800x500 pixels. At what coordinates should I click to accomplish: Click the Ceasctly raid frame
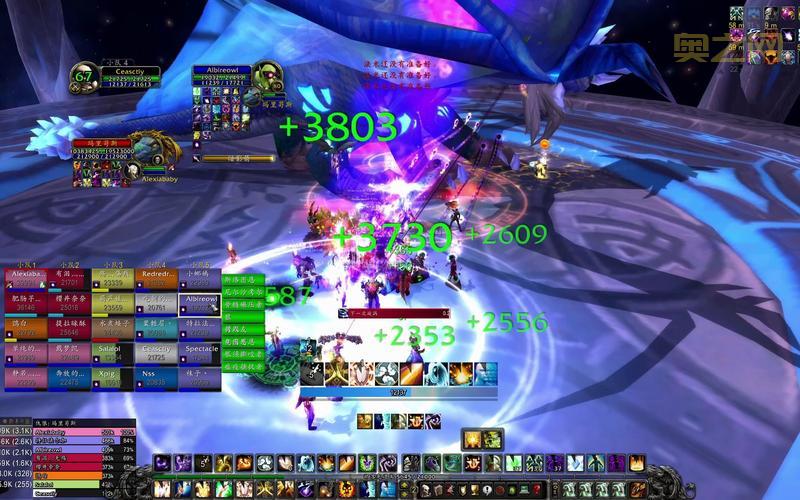tap(158, 353)
